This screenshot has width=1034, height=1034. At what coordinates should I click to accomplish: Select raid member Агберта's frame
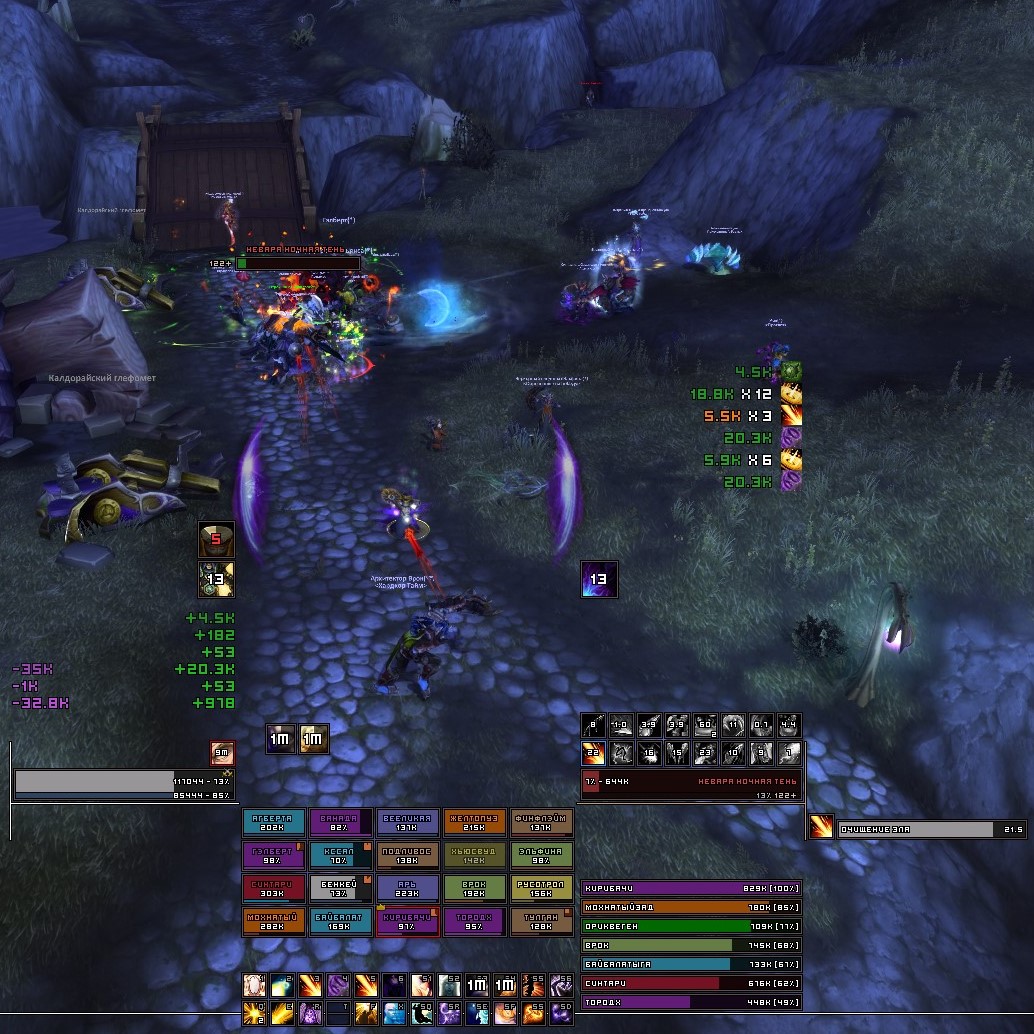[275, 822]
